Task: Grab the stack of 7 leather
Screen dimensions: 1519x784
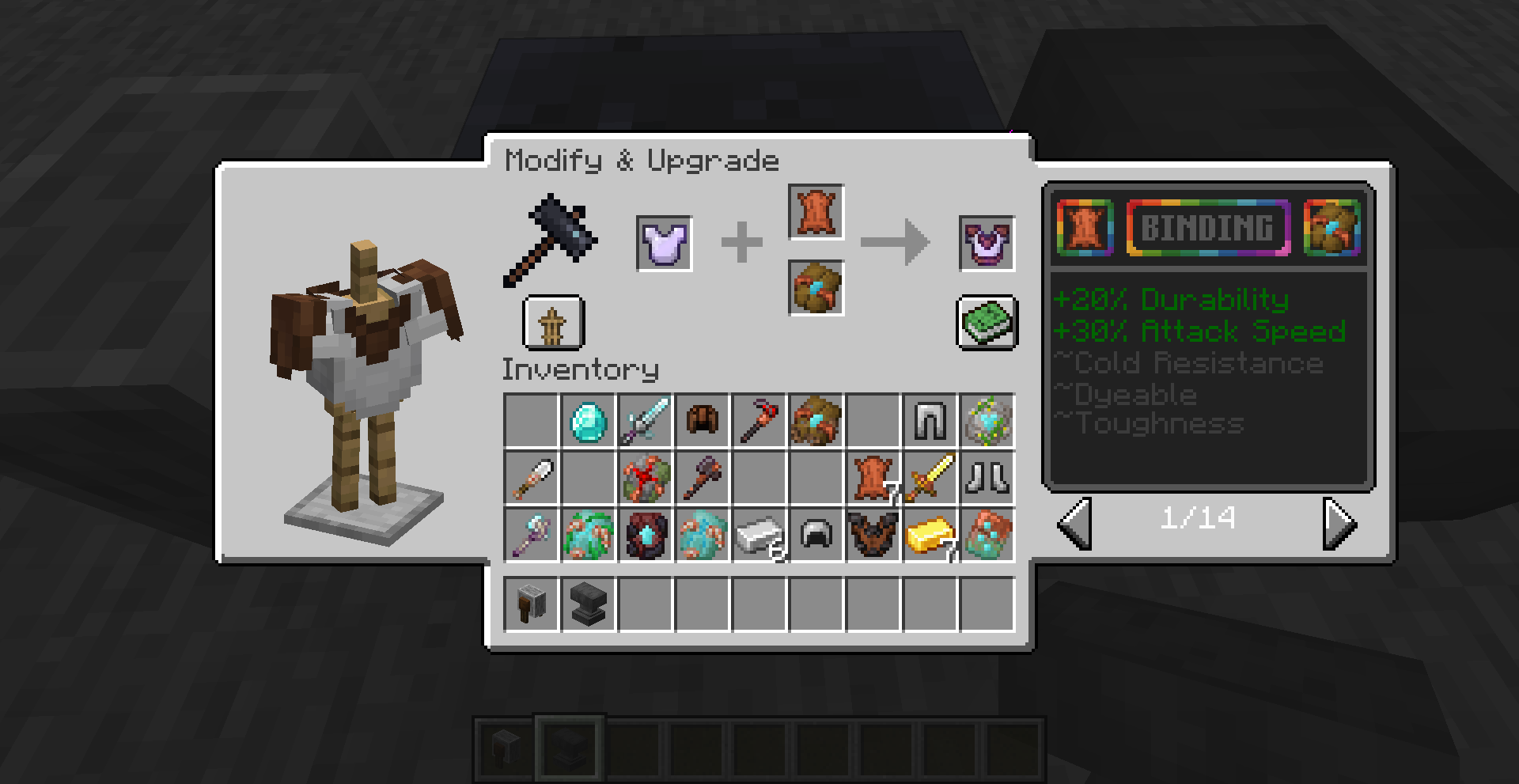Action: [x=873, y=479]
